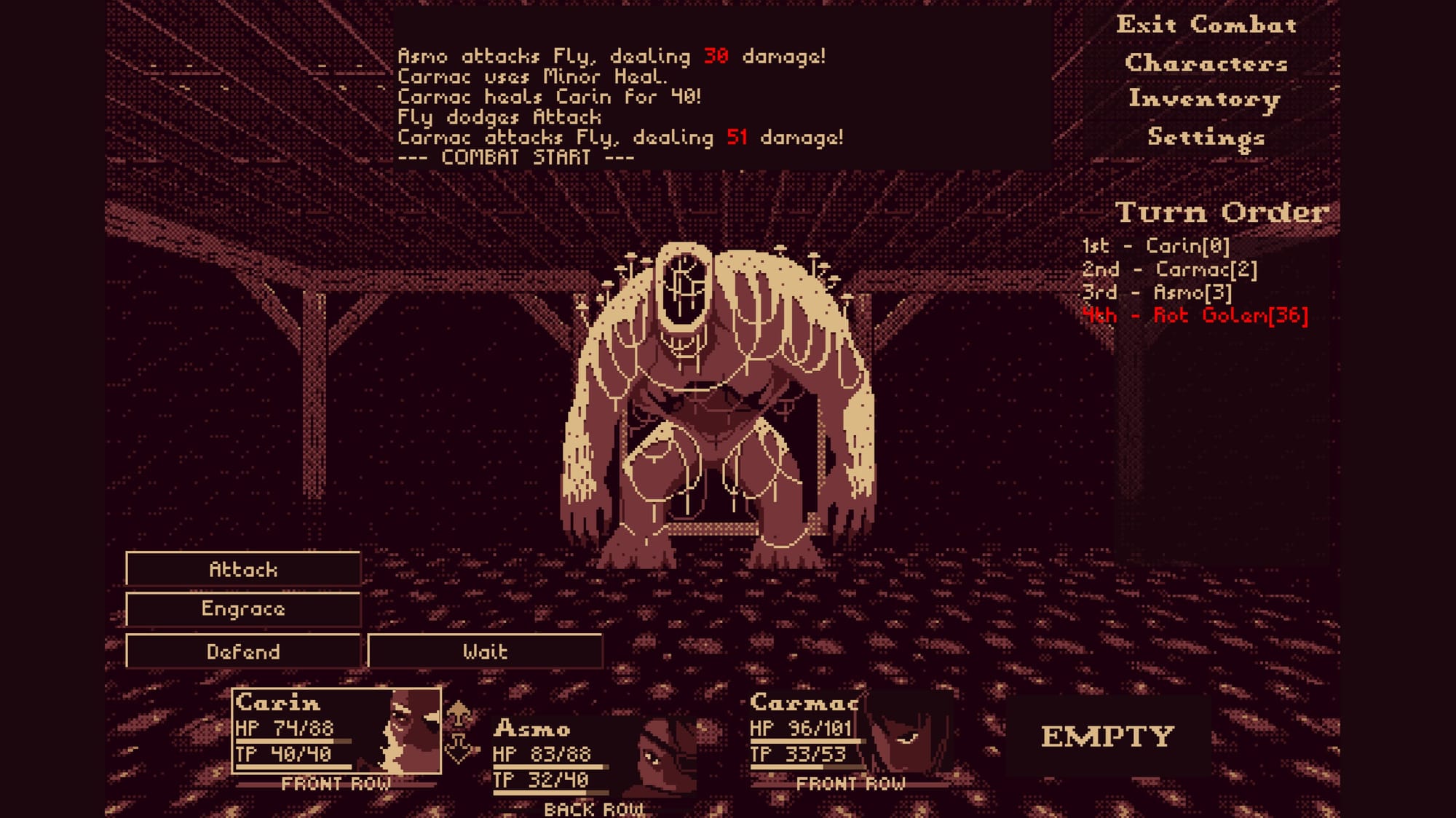
Task: Click the EMPTY party slot
Action: [1107, 736]
